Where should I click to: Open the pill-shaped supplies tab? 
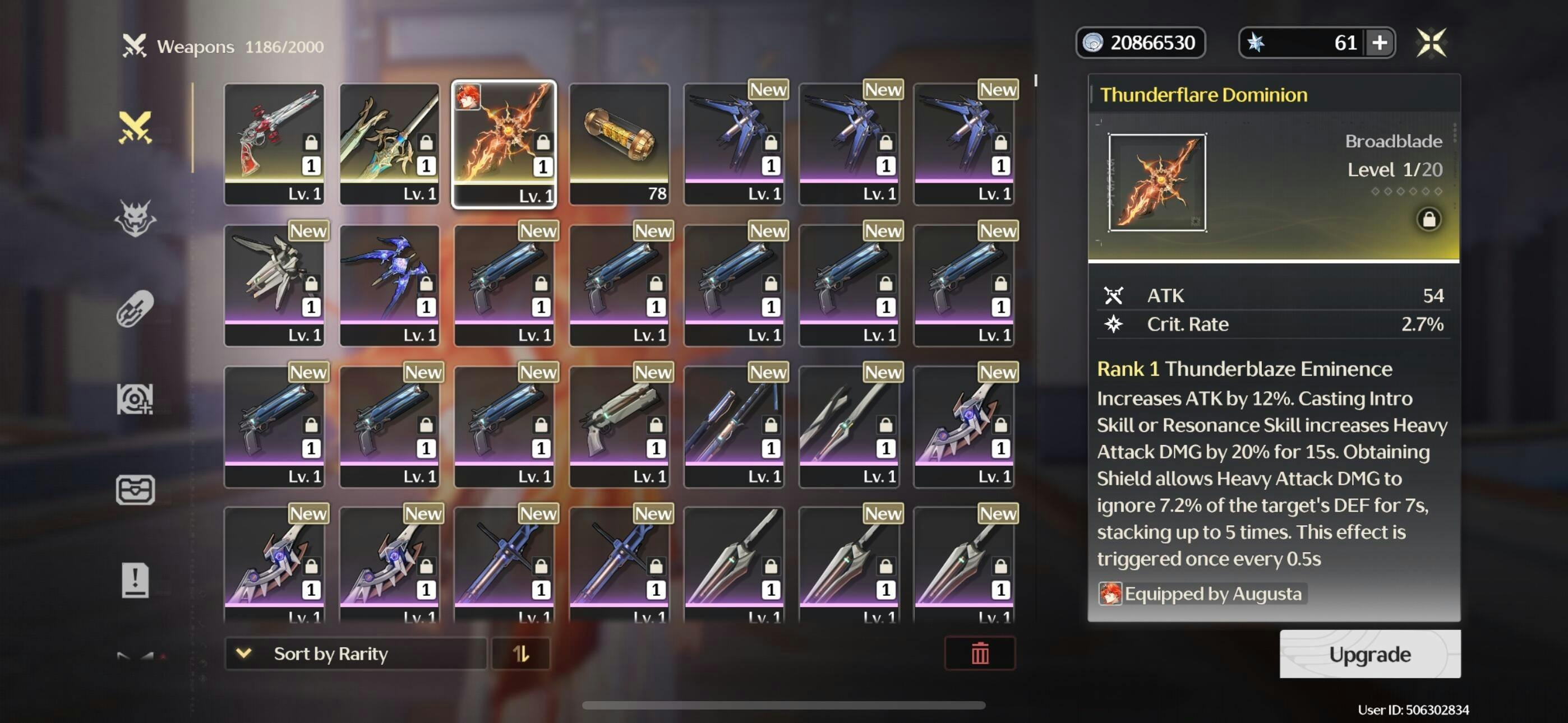coord(135,308)
